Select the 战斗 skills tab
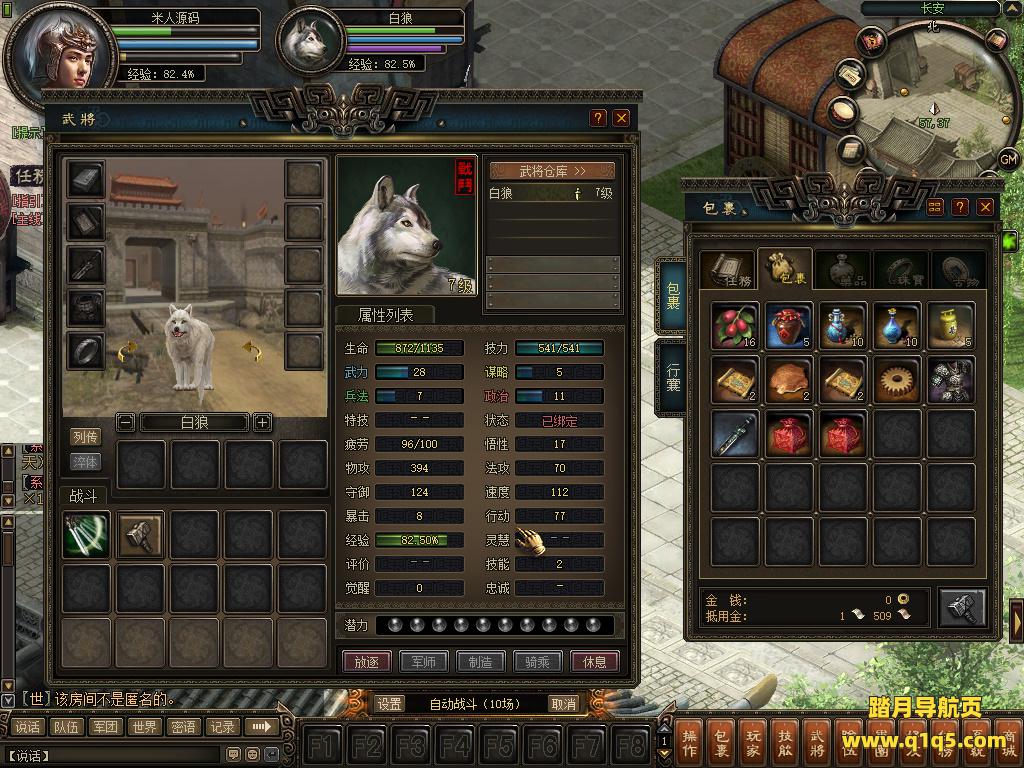Image resolution: width=1024 pixels, height=768 pixels. [83, 495]
